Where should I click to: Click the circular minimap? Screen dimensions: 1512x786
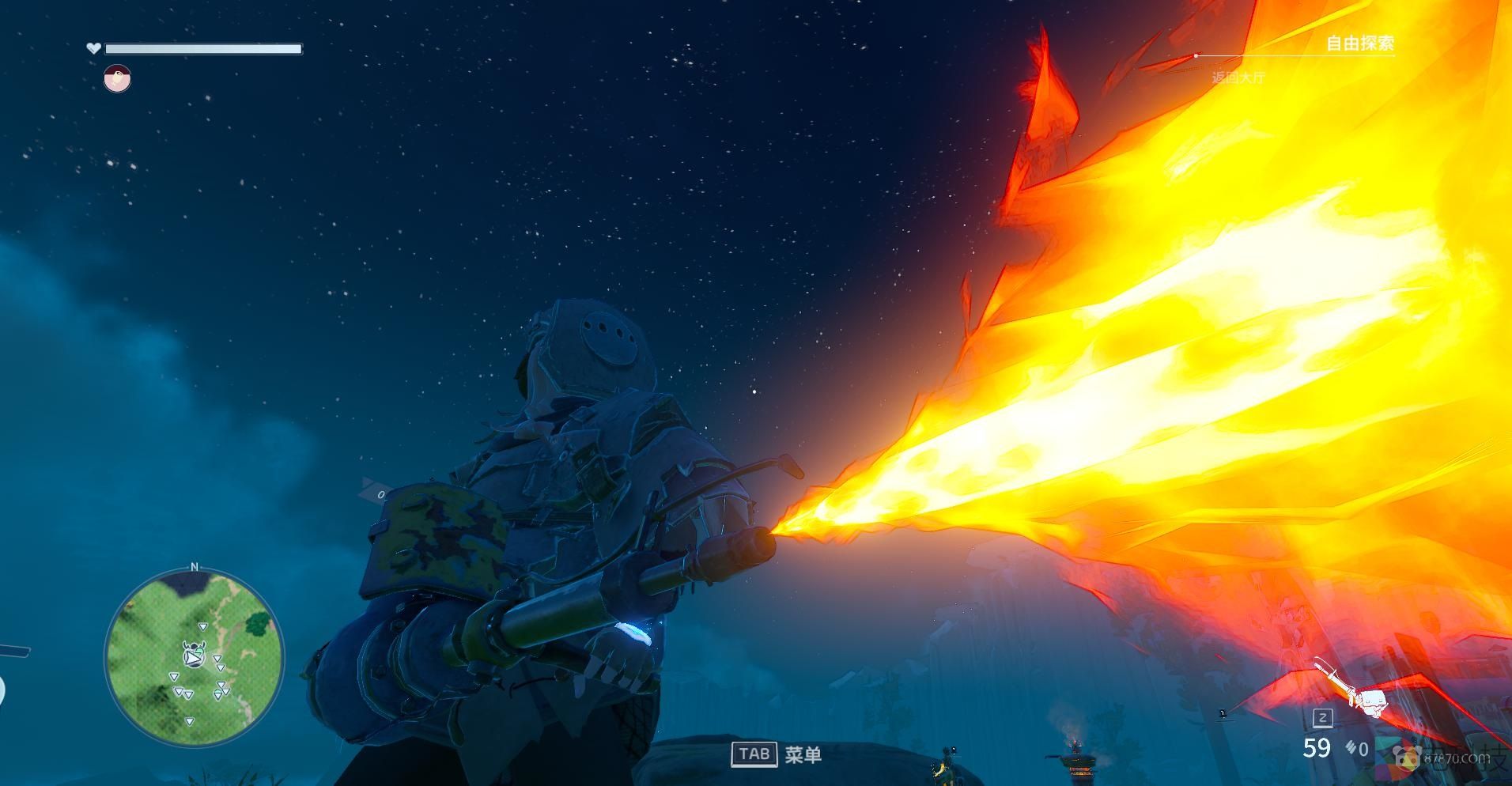pos(195,659)
